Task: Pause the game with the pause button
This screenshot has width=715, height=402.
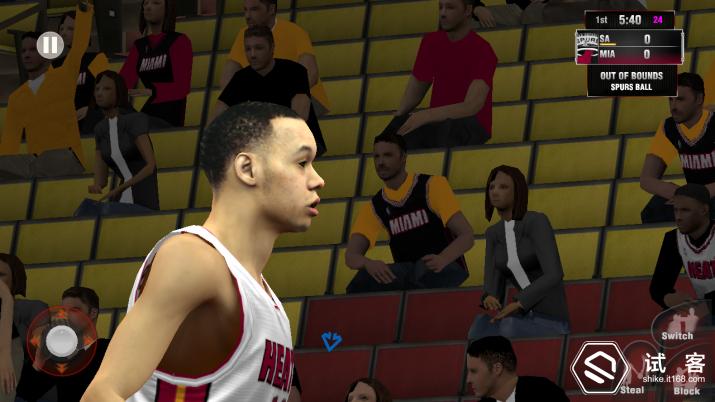Action: [x=49, y=45]
